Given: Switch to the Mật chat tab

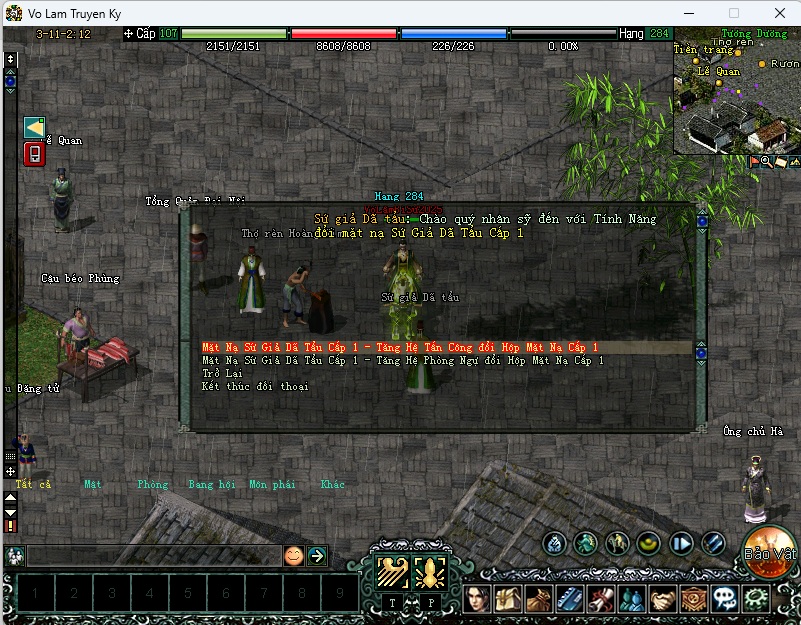Looking at the screenshot, I should click(x=93, y=484).
